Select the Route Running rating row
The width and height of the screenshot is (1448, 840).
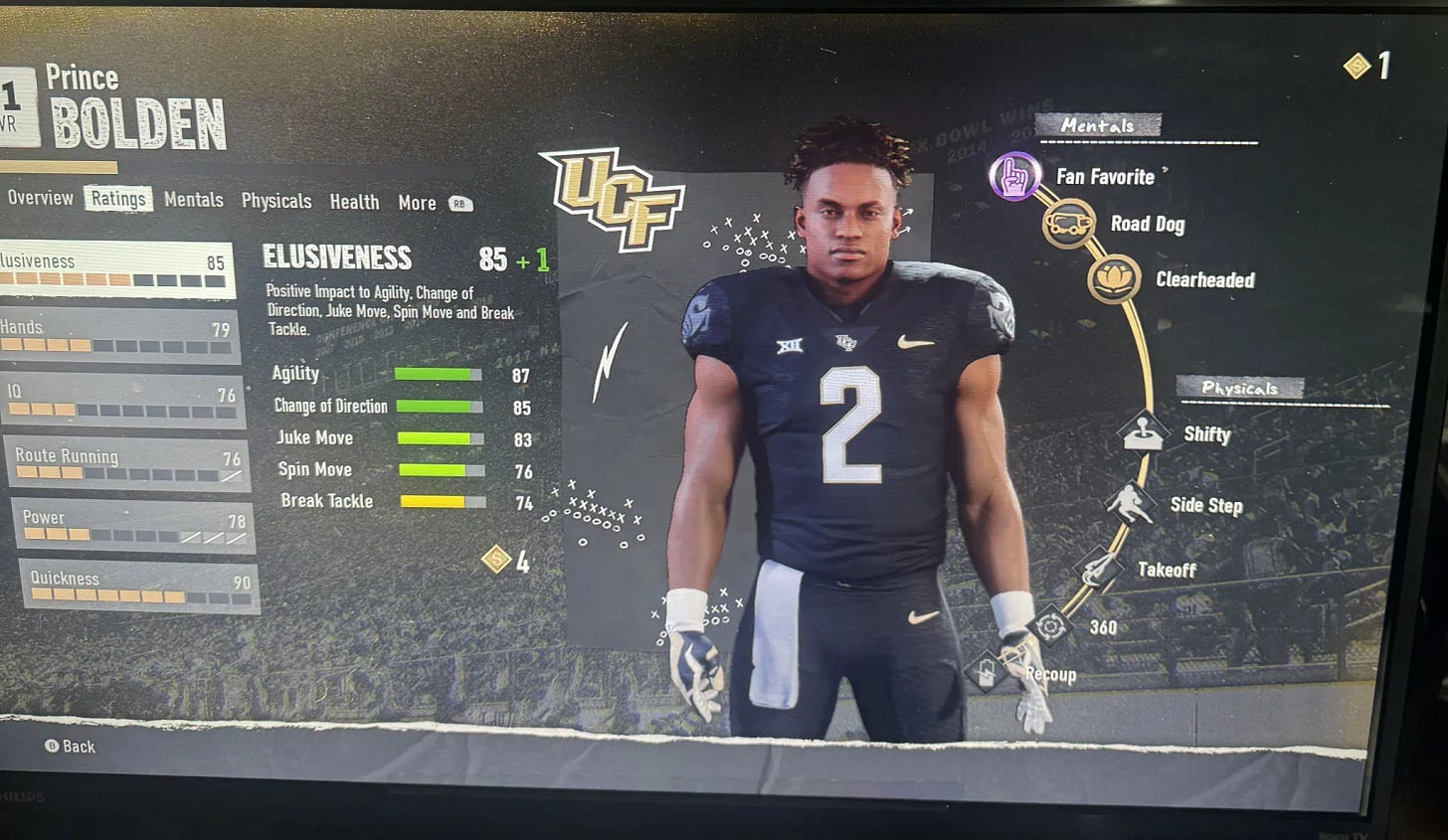(x=126, y=464)
